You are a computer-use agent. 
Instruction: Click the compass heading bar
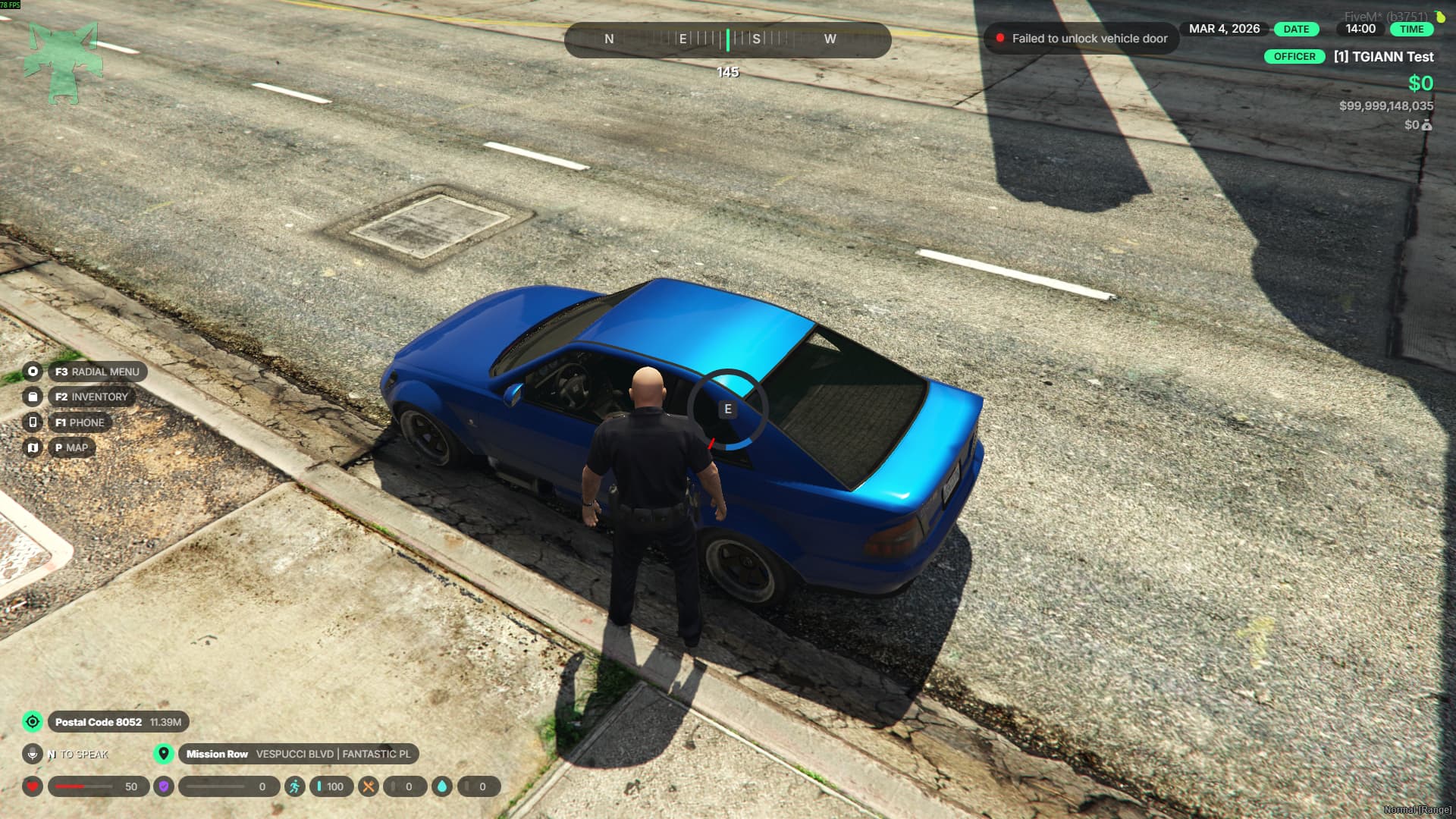pos(727,39)
